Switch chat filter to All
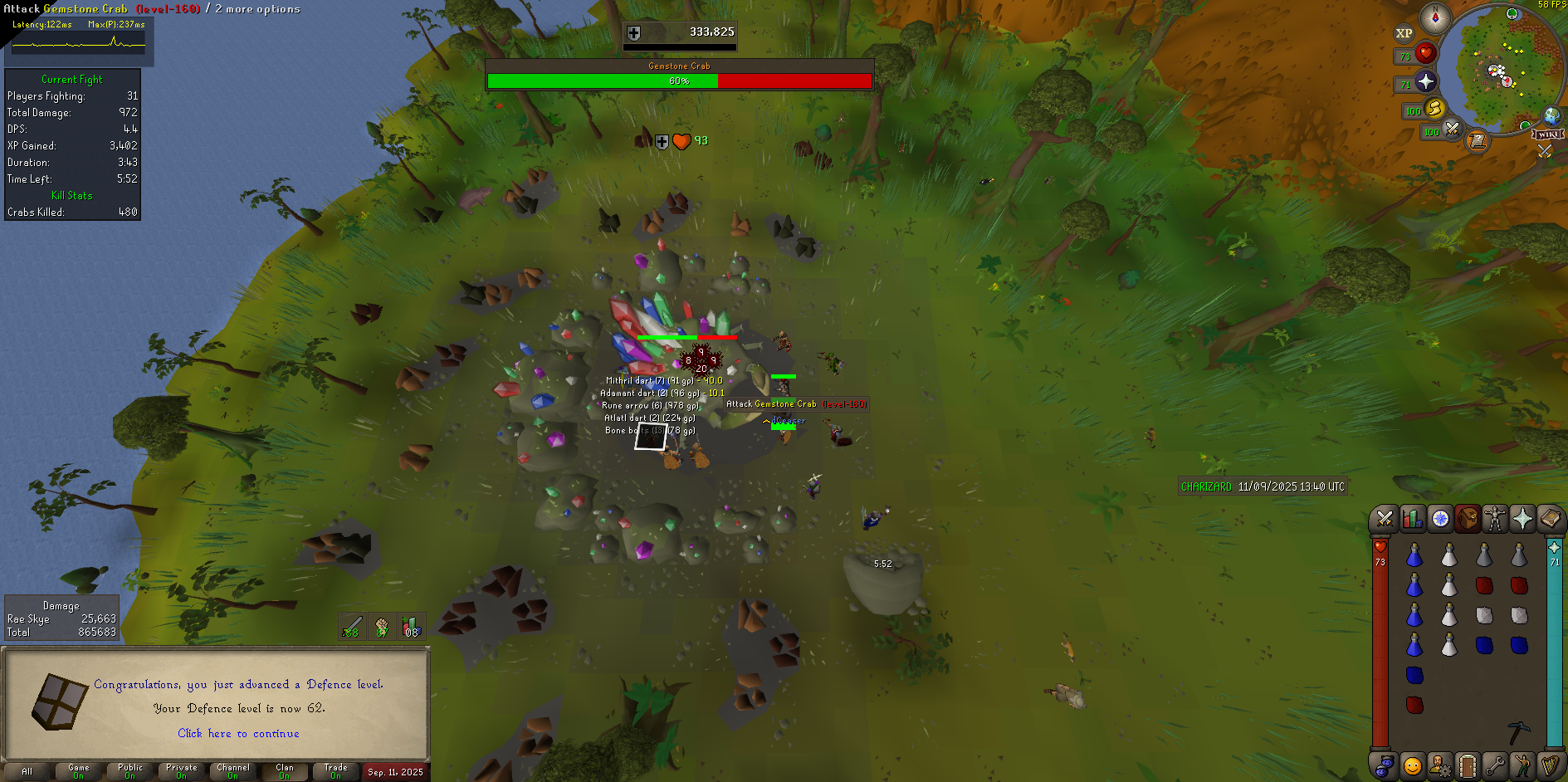This screenshot has height=782, width=1568. tap(27, 771)
